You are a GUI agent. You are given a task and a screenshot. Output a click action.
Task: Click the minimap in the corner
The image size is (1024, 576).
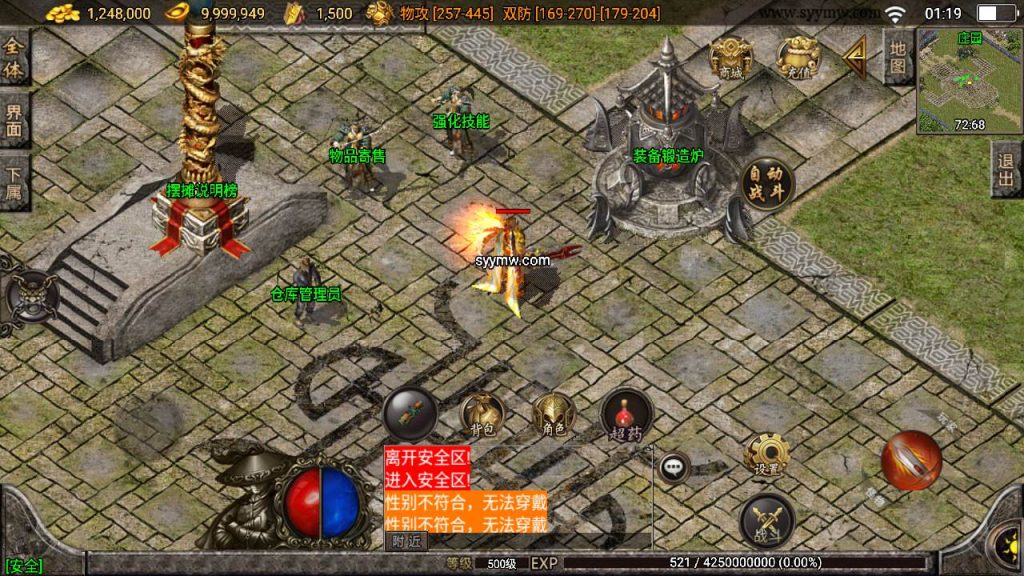tap(968, 82)
